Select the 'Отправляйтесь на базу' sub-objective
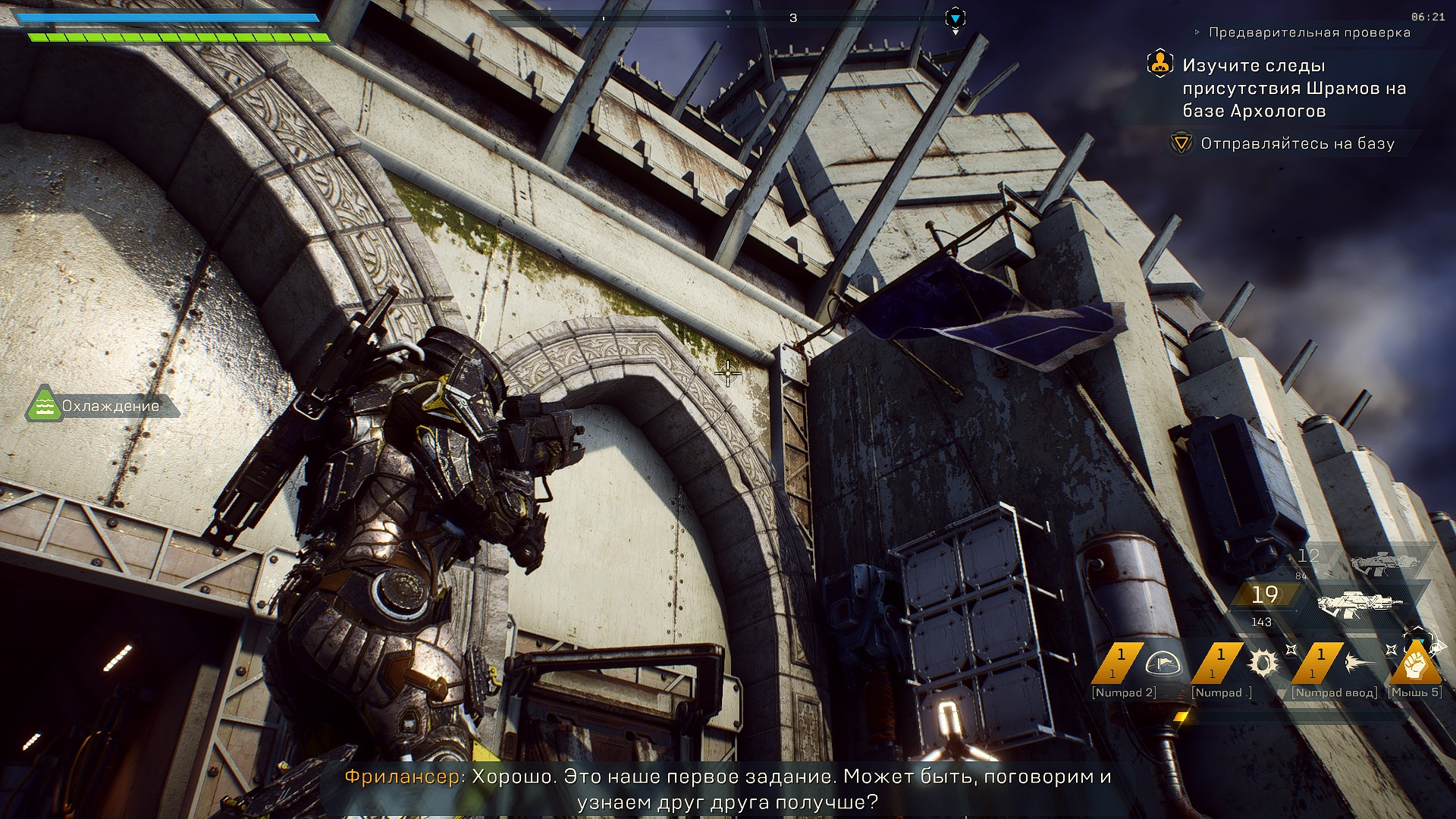The width and height of the screenshot is (1456, 819). tap(1297, 143)
